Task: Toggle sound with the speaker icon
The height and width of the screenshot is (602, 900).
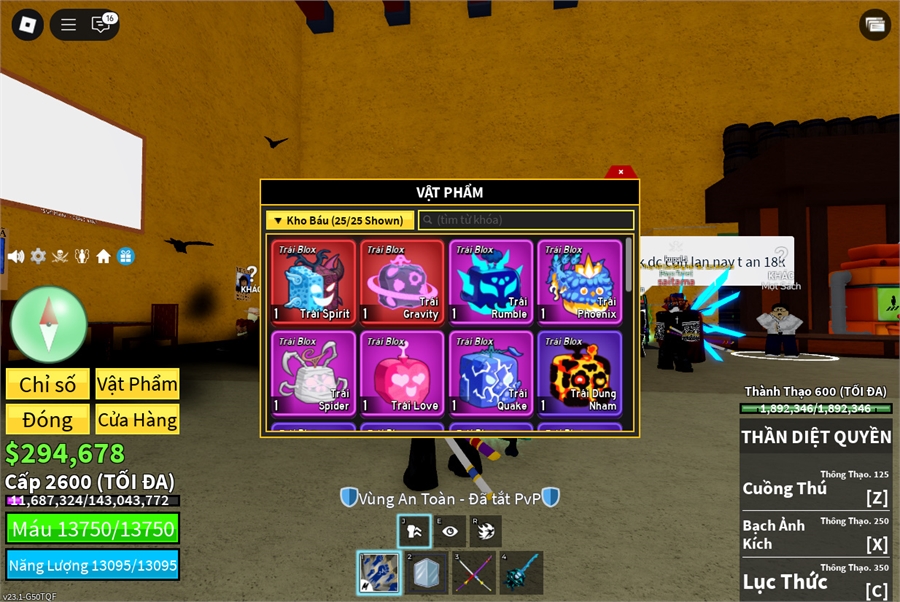Action: pos(16,256)
